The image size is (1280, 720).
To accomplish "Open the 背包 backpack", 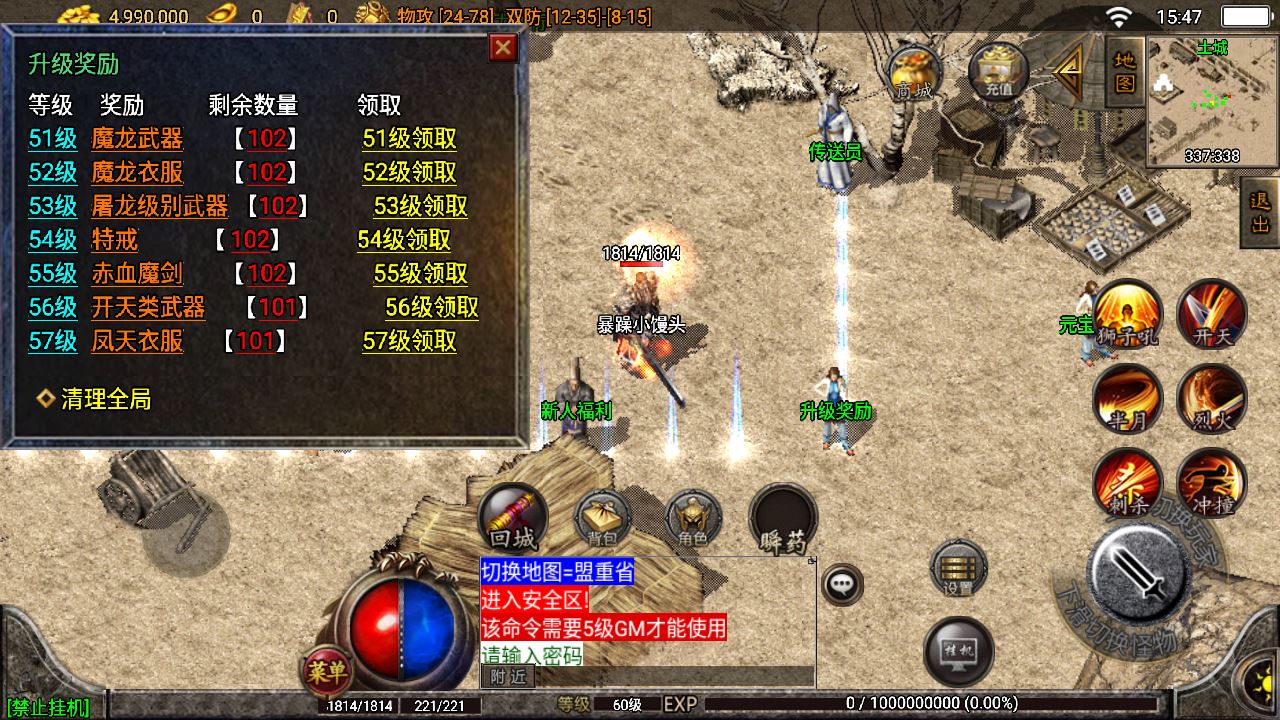I will [x=602, y=519].
